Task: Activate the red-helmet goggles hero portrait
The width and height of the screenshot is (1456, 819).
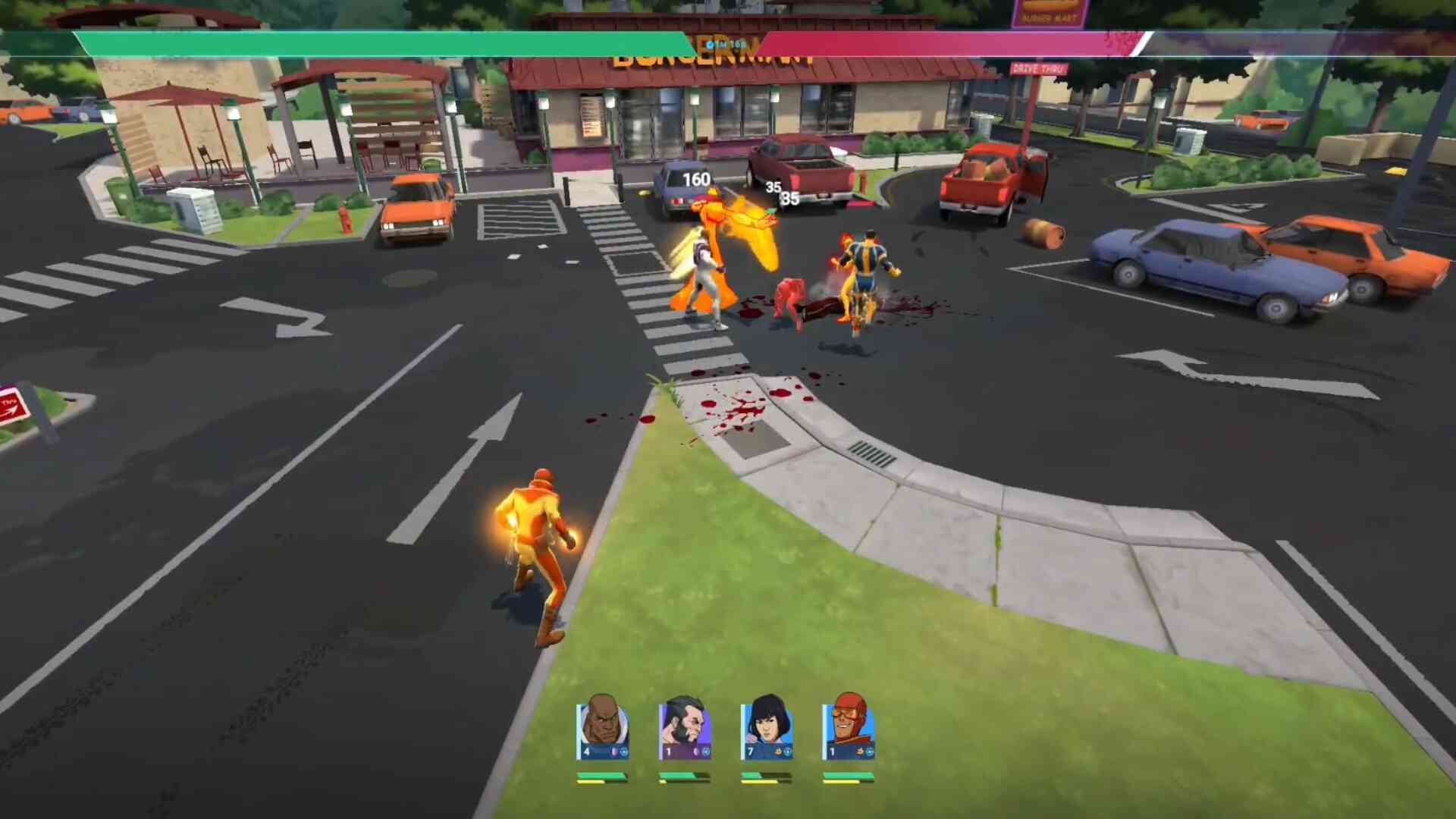Action: pyautogui.click(x=848, y=727)
